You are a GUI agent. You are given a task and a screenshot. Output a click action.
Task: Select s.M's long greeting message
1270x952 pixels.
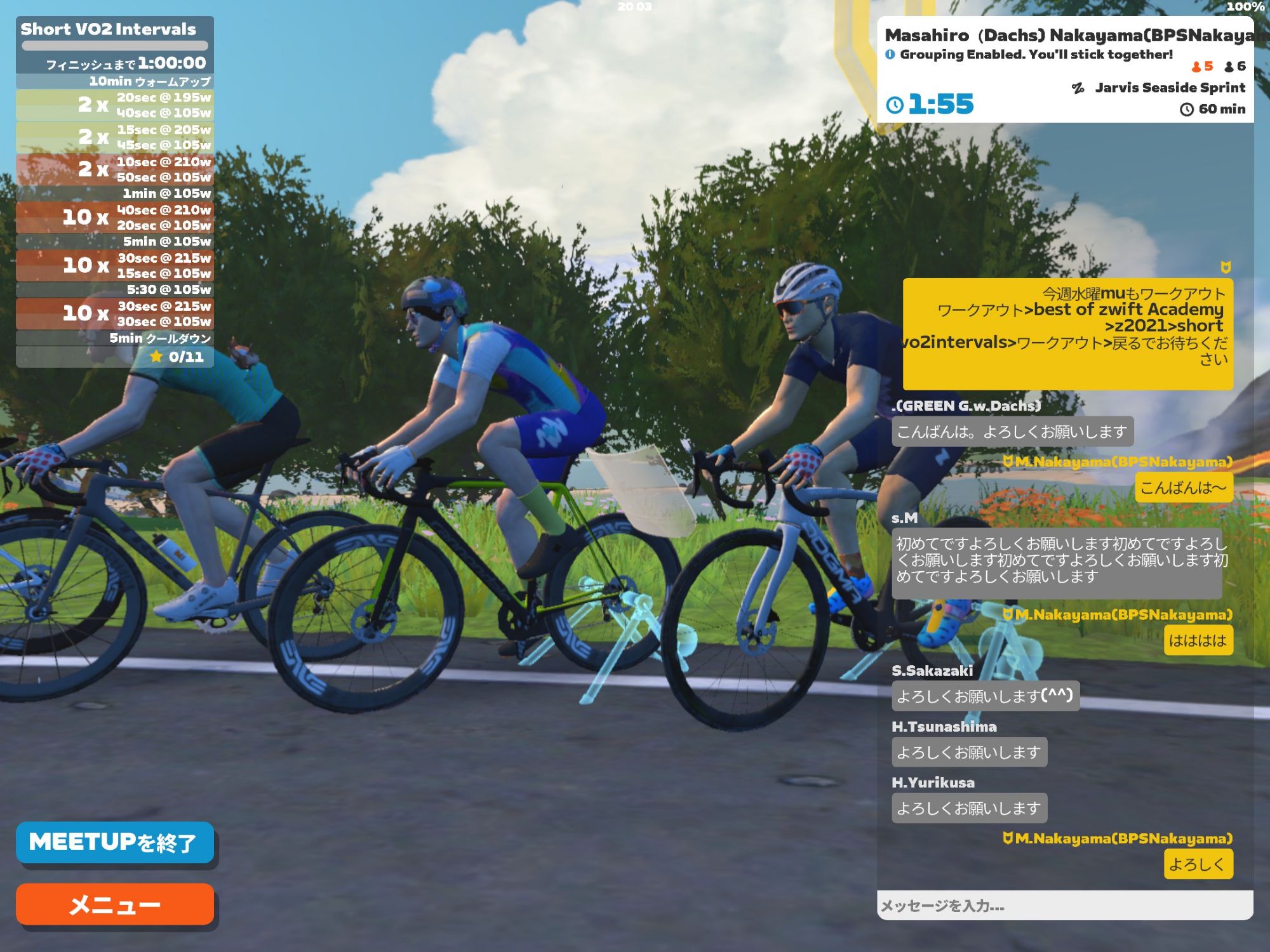[x=1057, y=561]
